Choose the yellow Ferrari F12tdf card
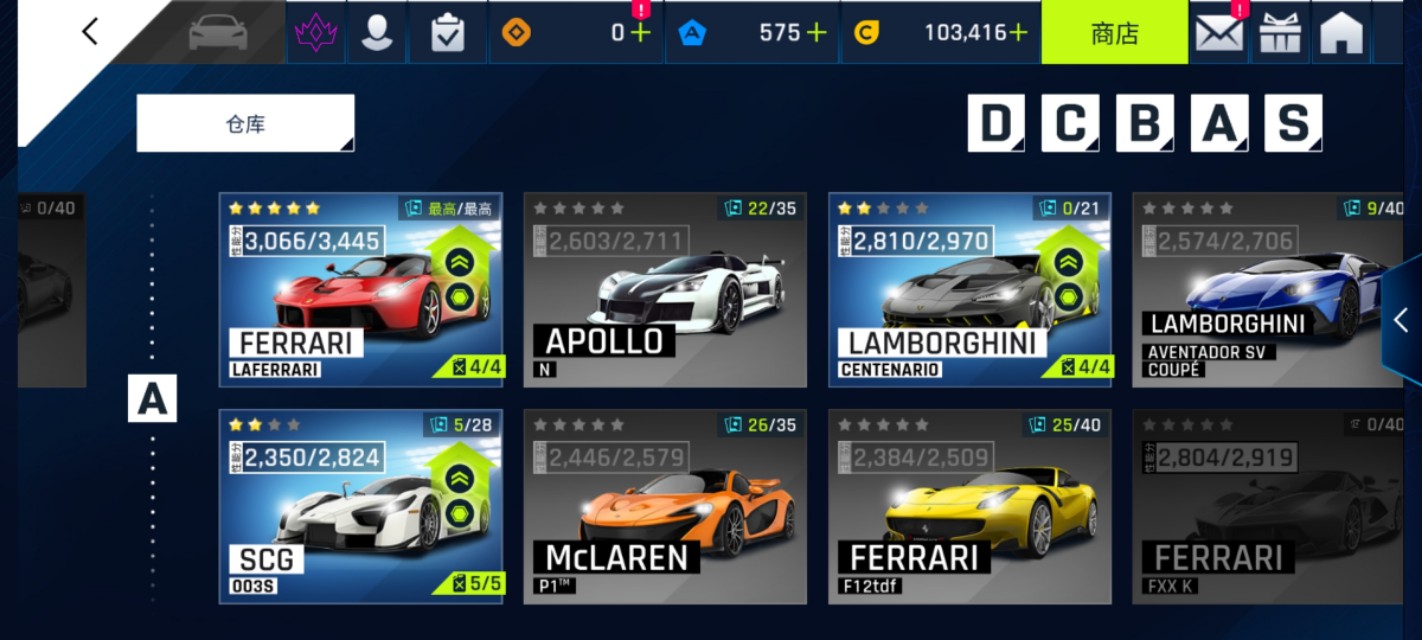 (x=969, y=506)
